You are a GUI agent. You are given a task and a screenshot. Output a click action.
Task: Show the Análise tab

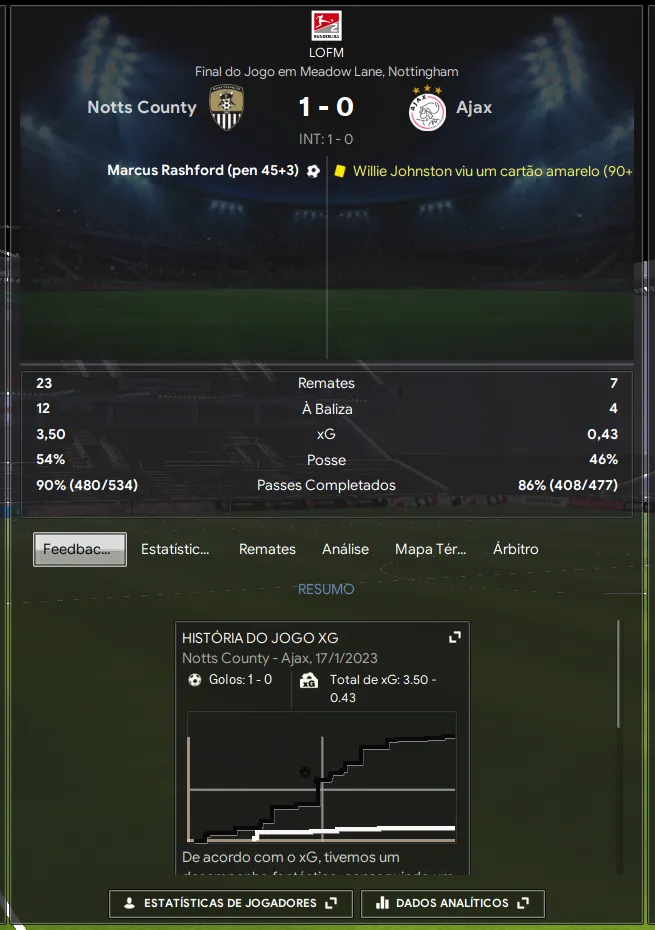[x=345, y=549]
